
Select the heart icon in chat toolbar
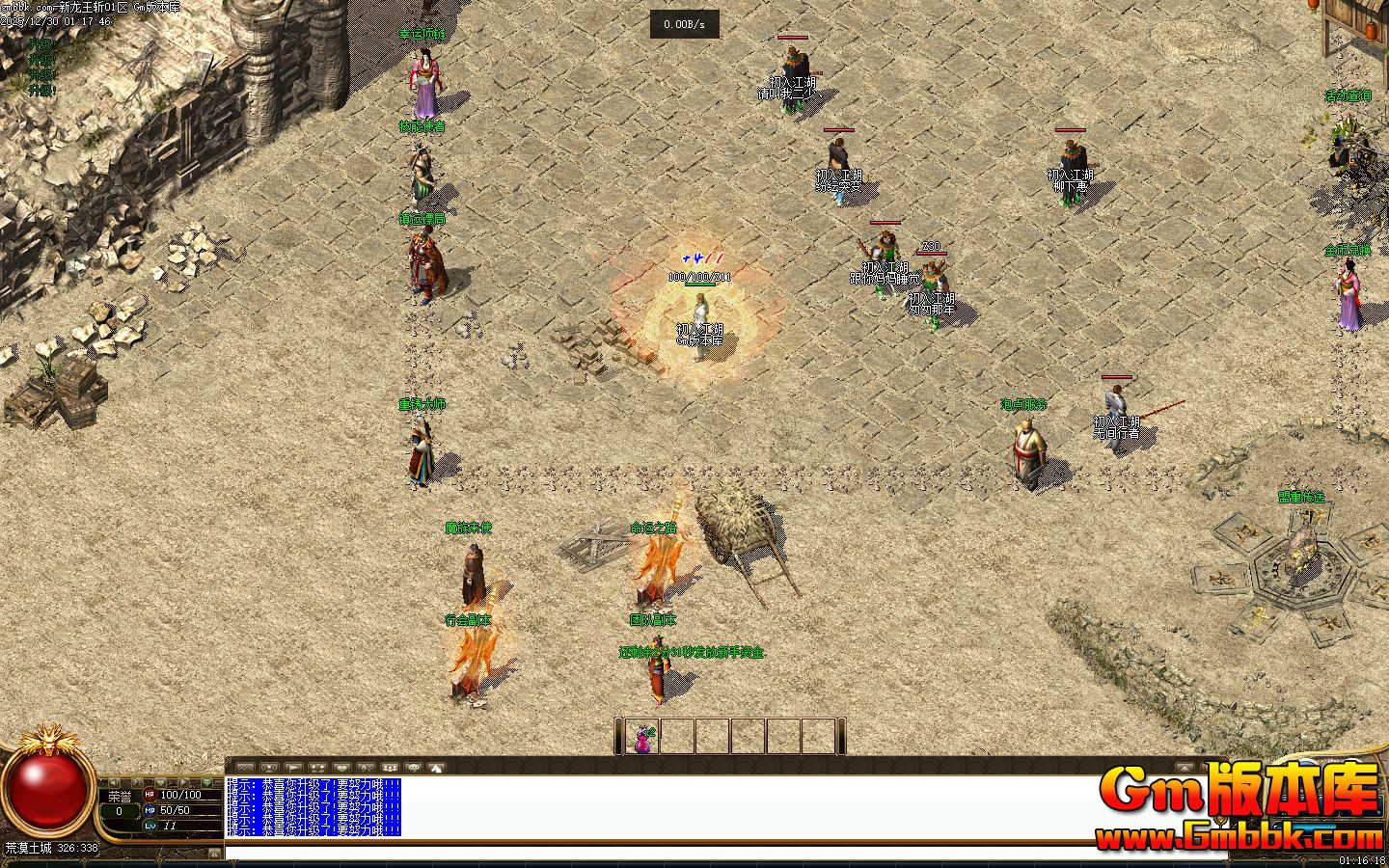(341, 768)
